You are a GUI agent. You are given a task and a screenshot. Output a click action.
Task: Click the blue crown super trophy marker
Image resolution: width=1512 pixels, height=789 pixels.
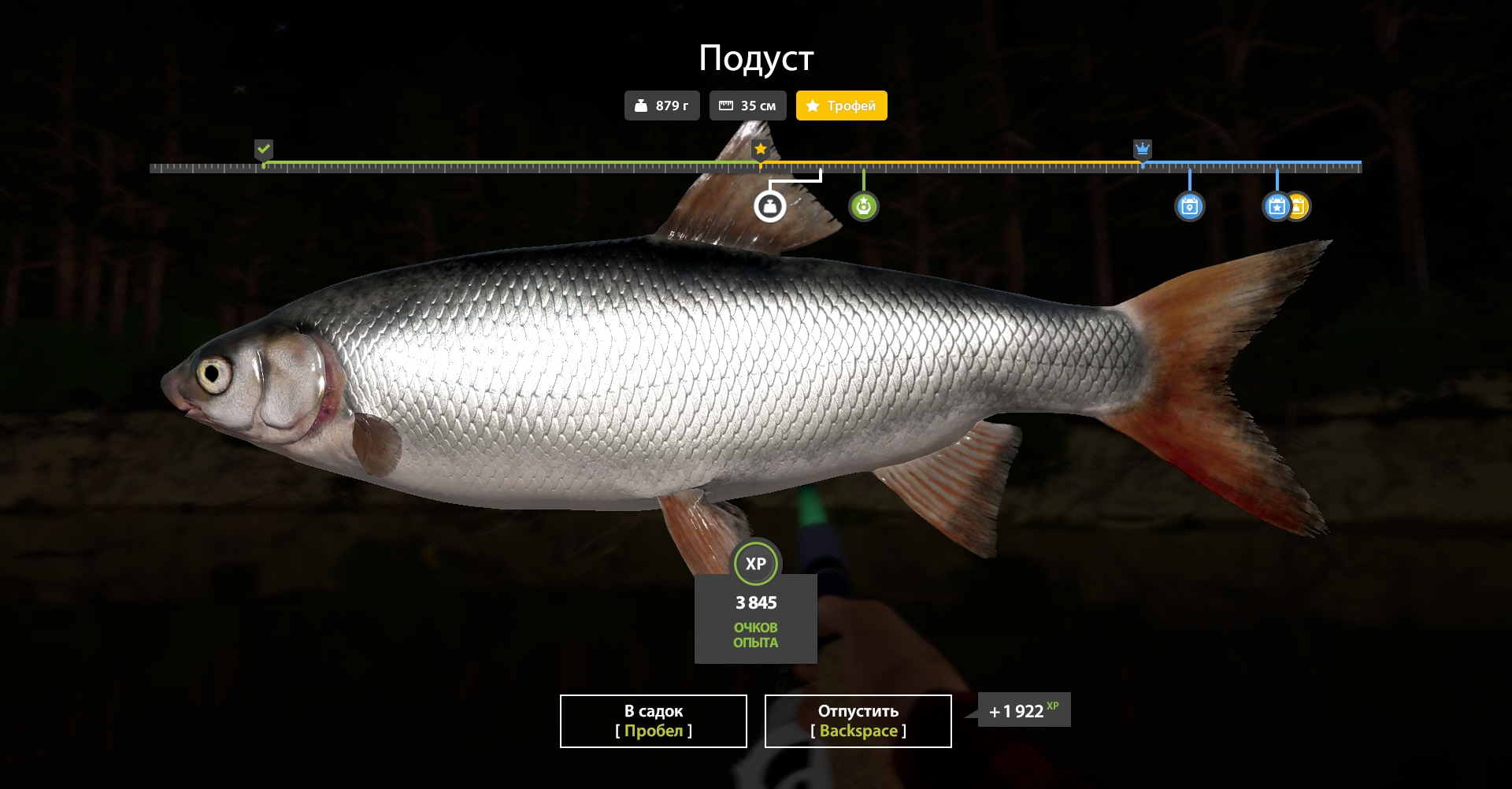pos(1142,147)
